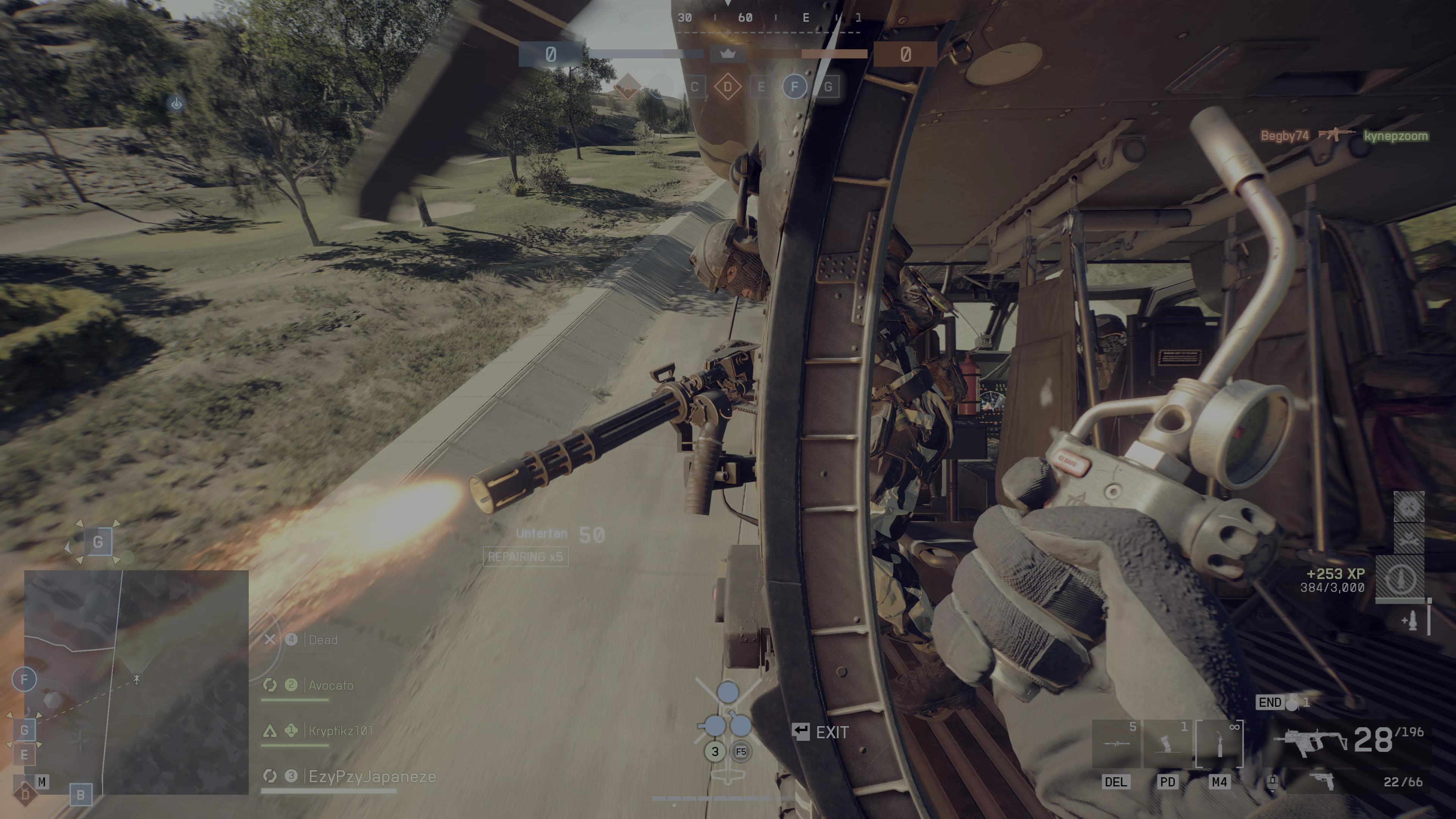Open the minimap in the corner
1456x819 pixels.
136,682
